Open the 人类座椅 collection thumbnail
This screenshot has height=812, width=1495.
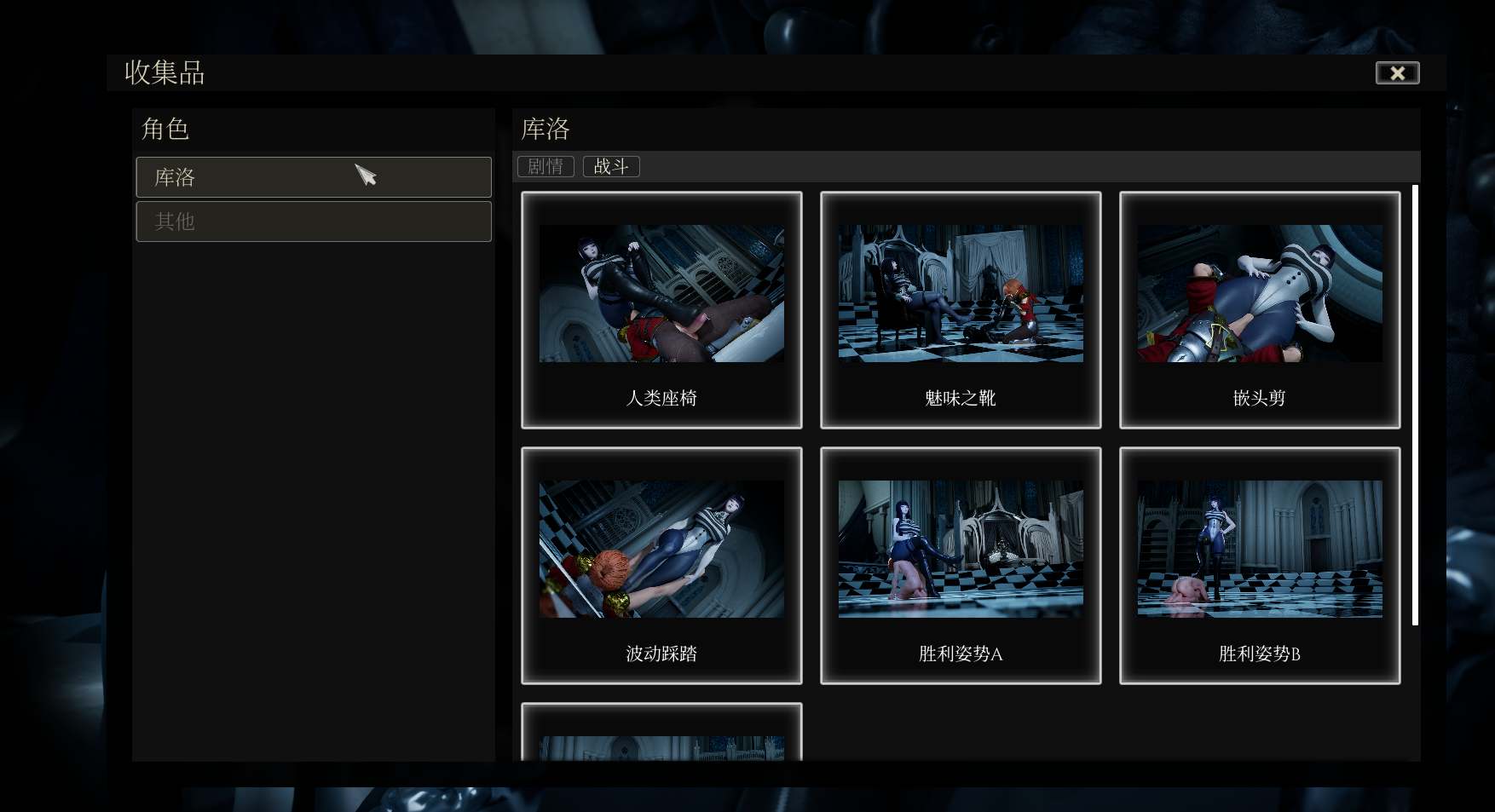pos(661,293)
